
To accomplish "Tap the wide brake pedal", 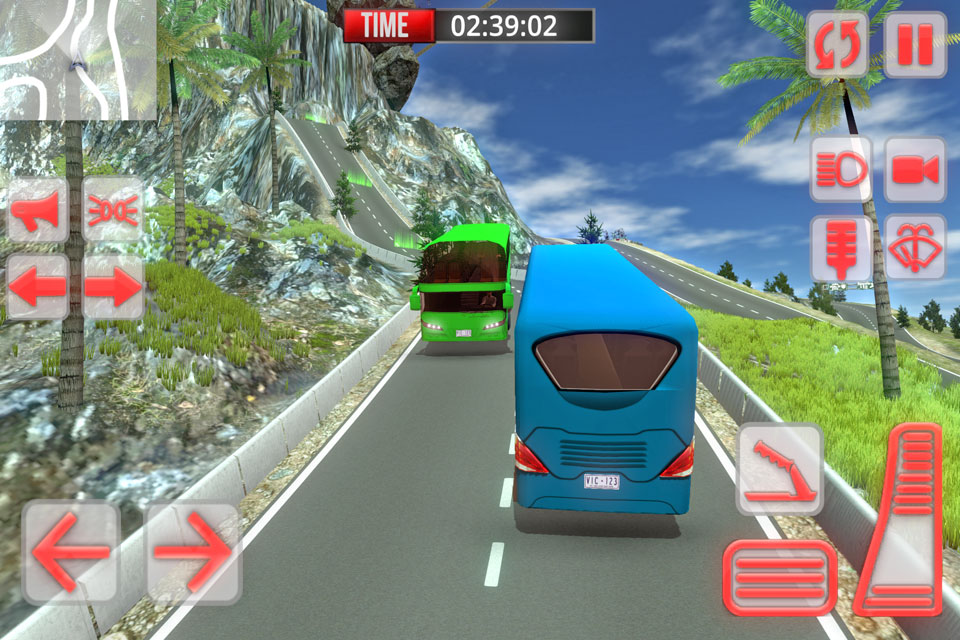I will point(780,577).
